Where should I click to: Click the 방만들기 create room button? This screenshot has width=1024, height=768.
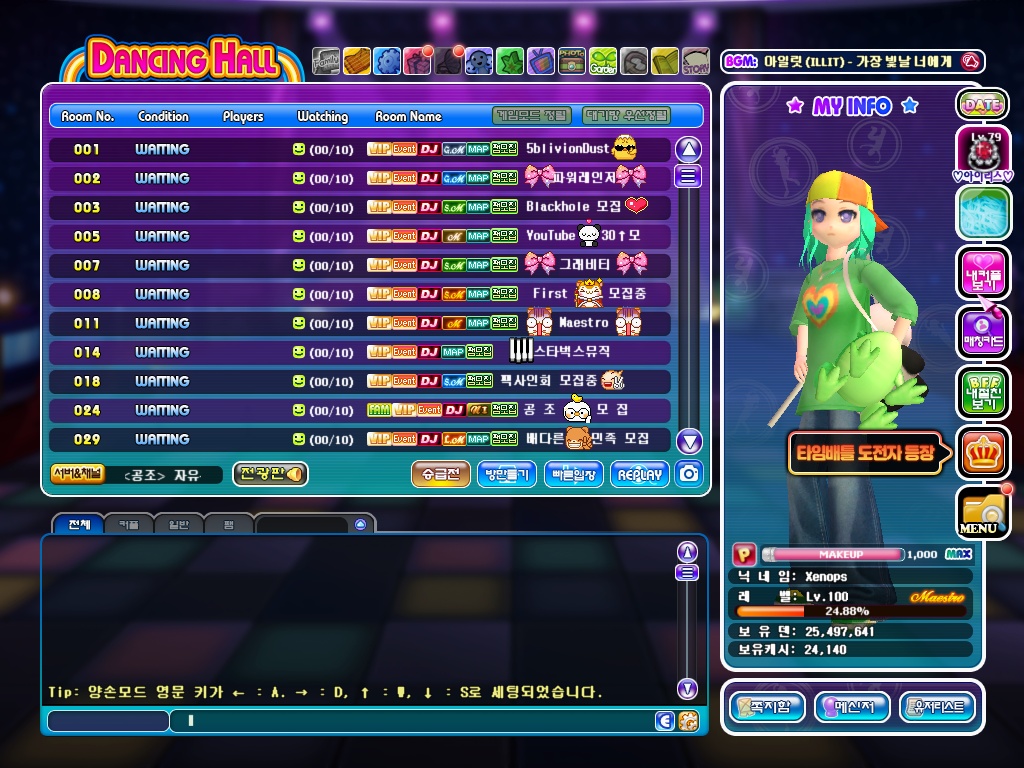(x=507, y=474)
